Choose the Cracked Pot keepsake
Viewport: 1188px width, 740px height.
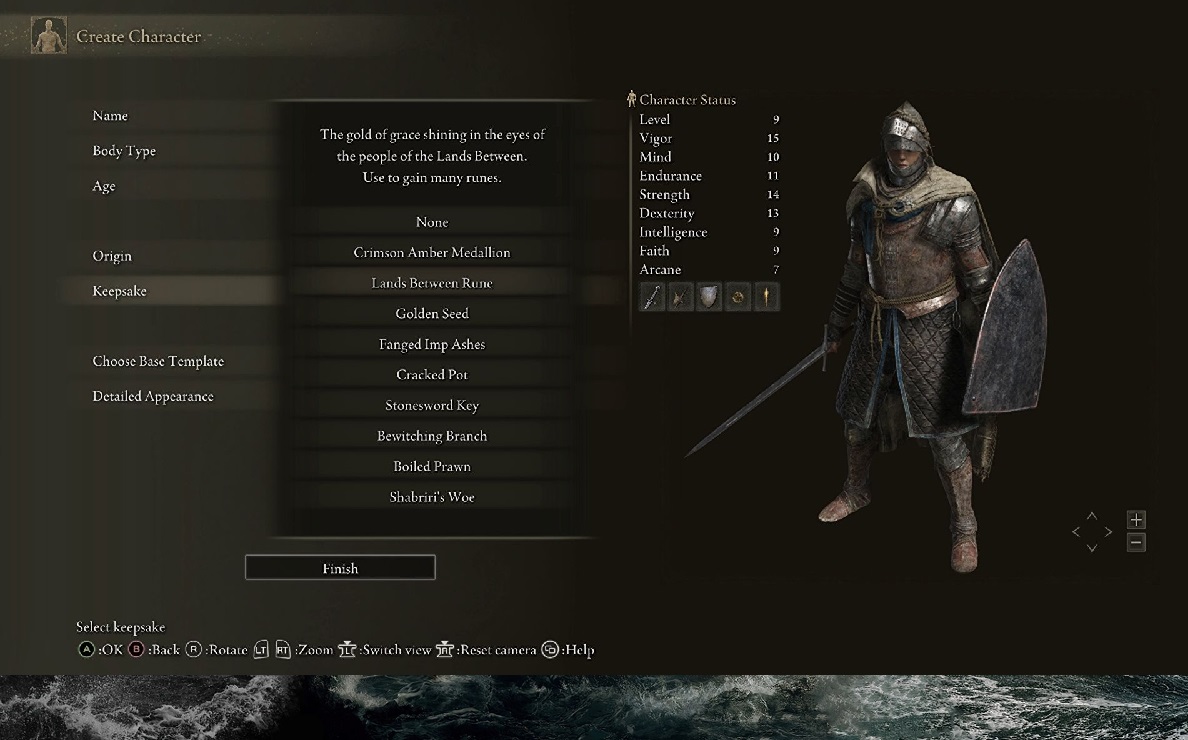coord(432,375)
